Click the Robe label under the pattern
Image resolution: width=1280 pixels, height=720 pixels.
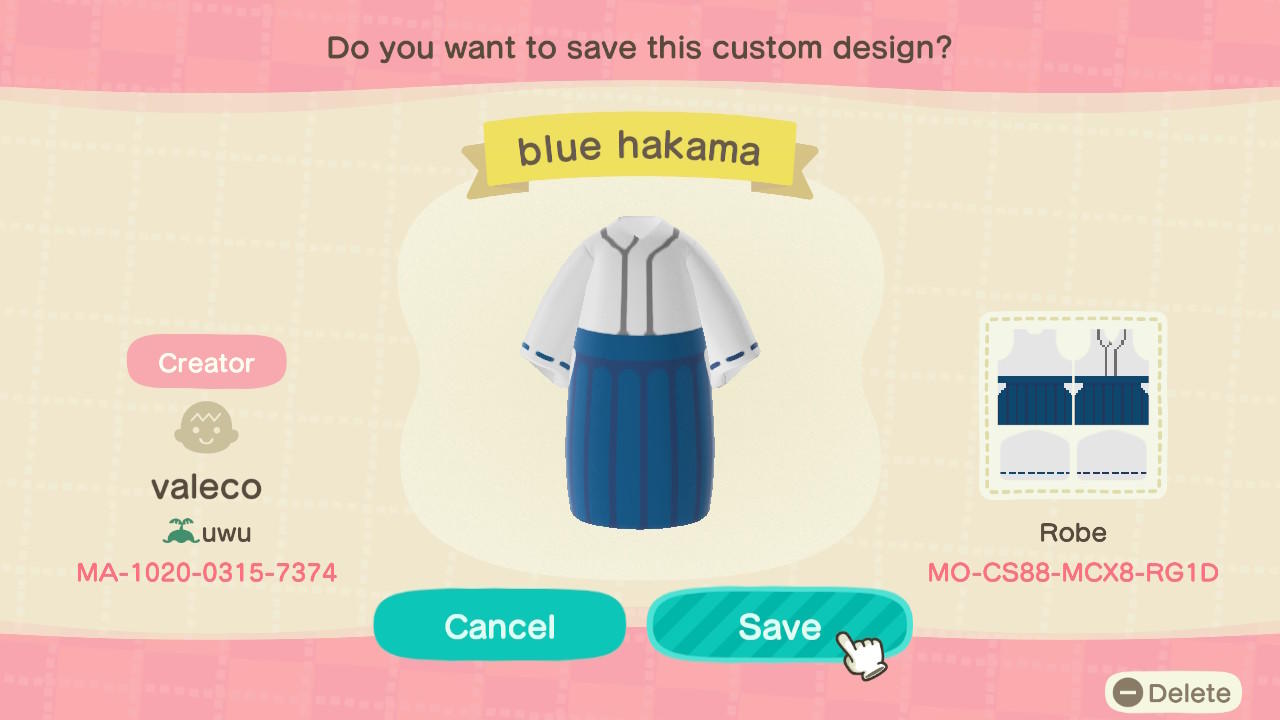coord(1073,533)
